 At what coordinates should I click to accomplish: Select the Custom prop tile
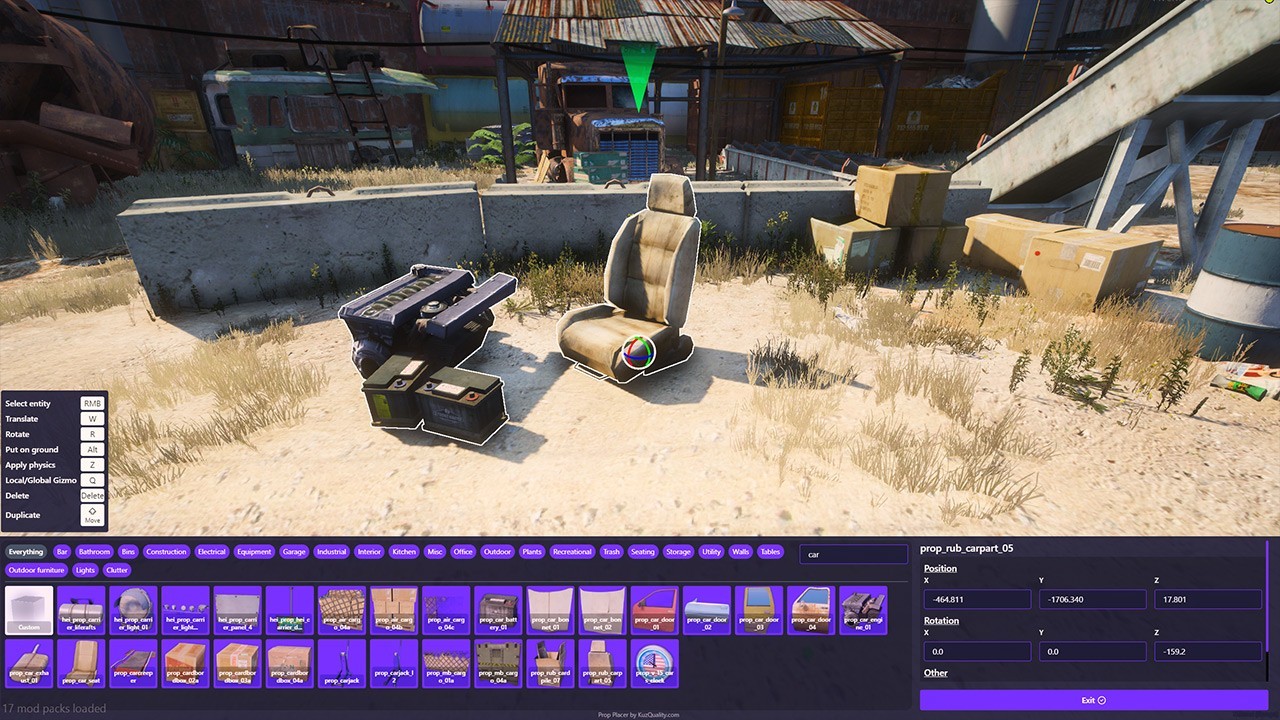point(29,610)
